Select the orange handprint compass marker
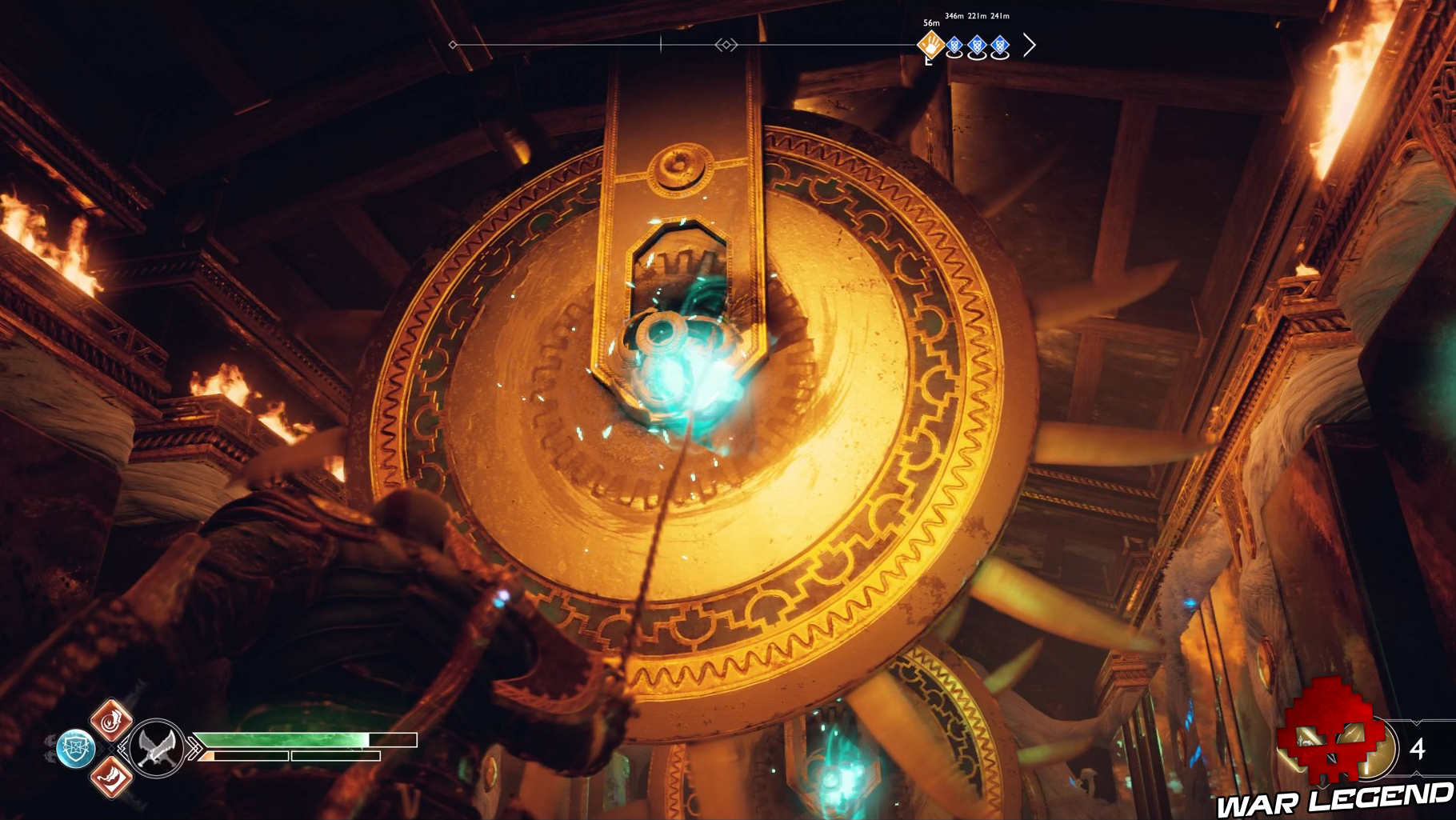This screenshot has width=1456, height=820. tap(930, 46)
